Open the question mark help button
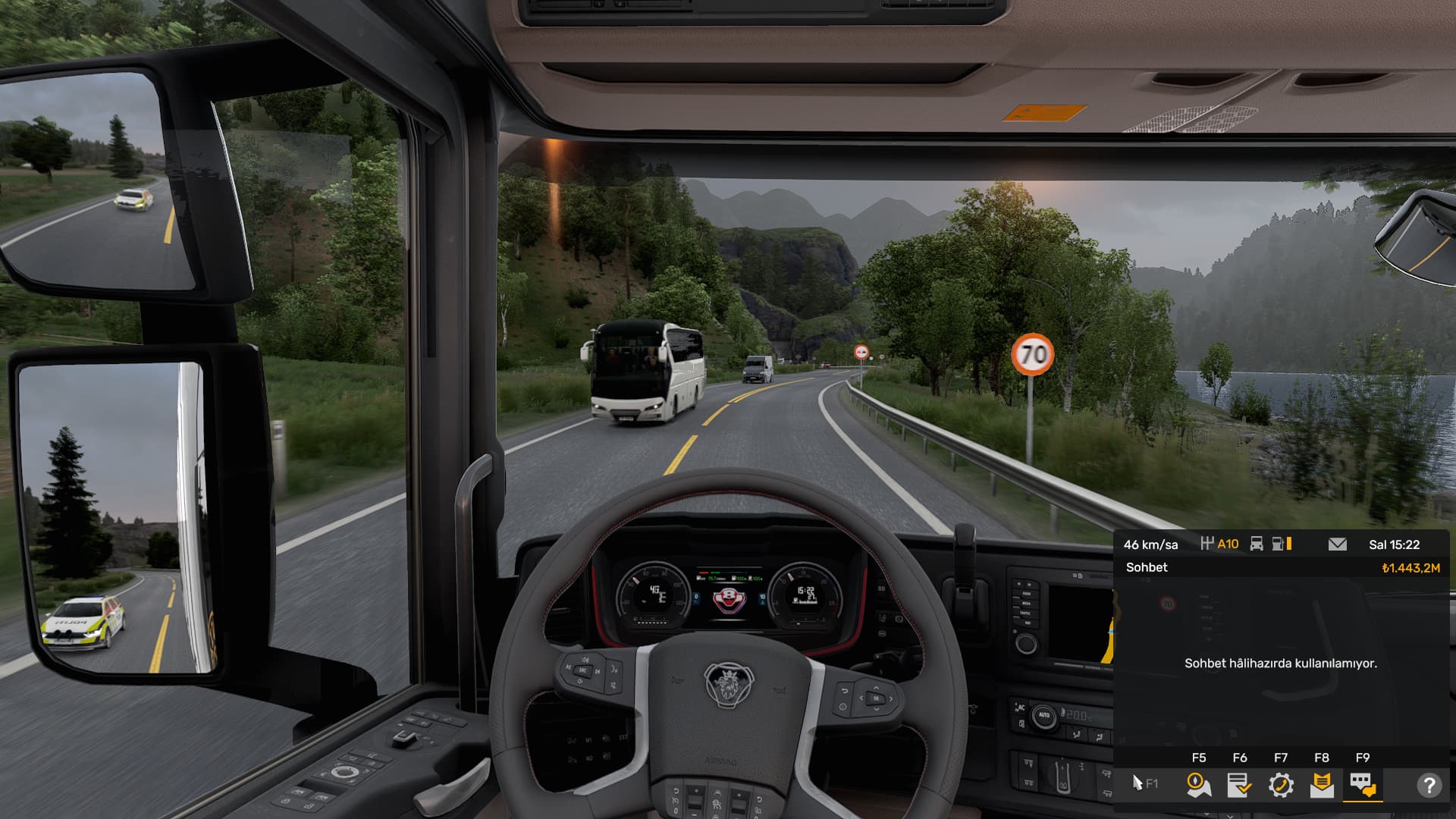This screenshot has height=819, width=1456. point(1429,785)
